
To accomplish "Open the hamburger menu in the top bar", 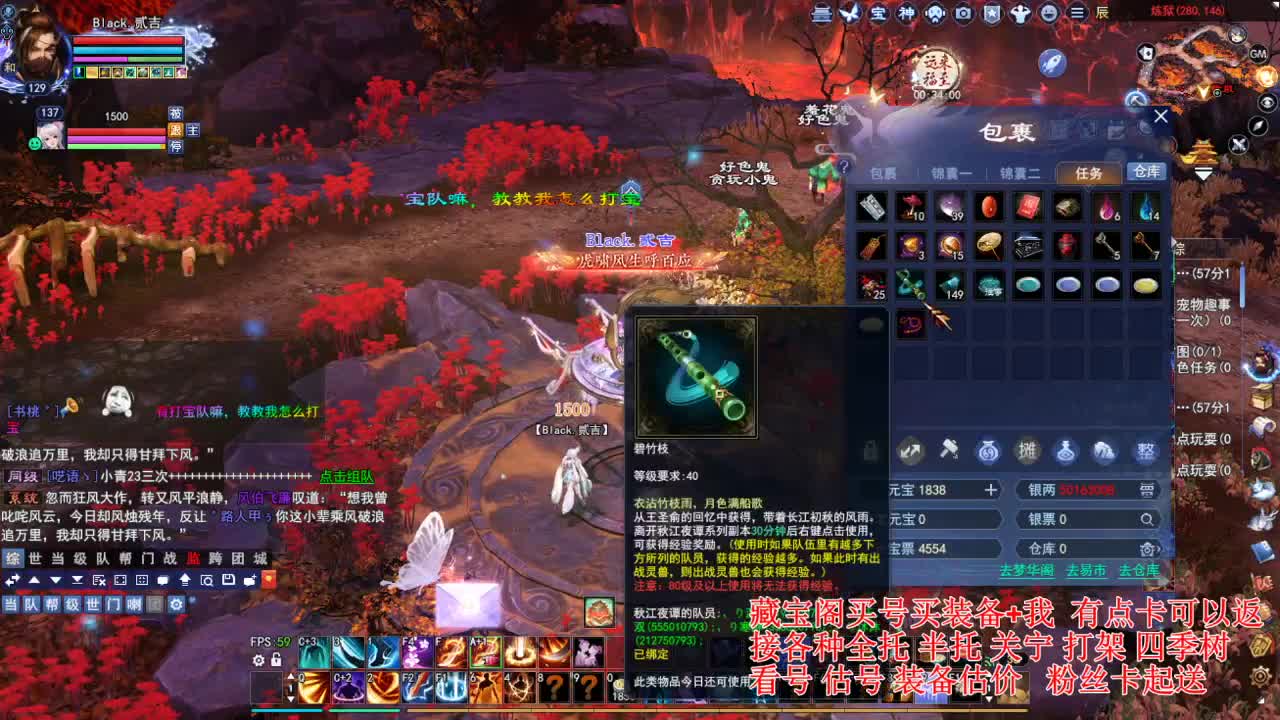I will (1078, 14).
